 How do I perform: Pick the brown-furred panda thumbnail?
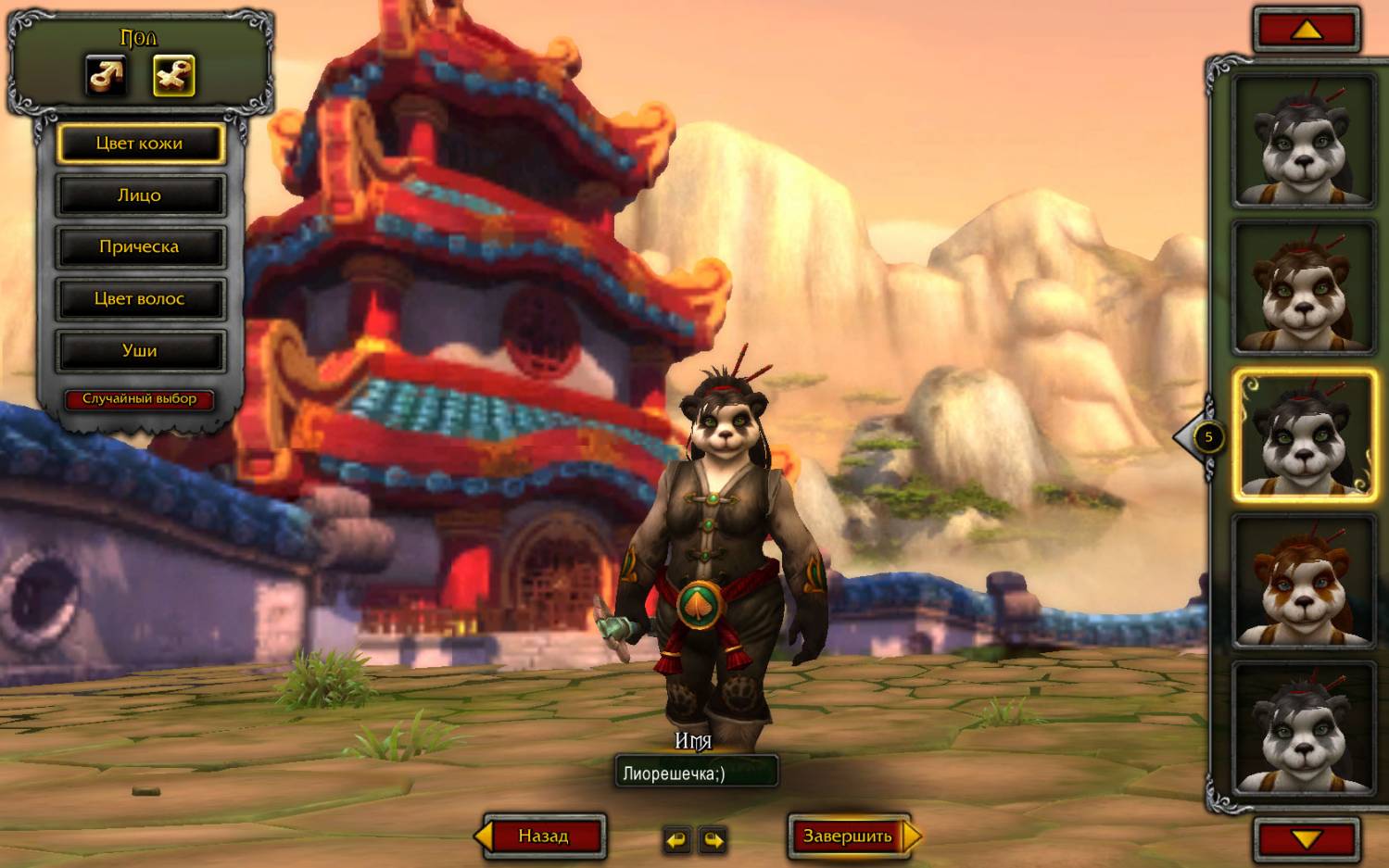(x=1303, y=288)
